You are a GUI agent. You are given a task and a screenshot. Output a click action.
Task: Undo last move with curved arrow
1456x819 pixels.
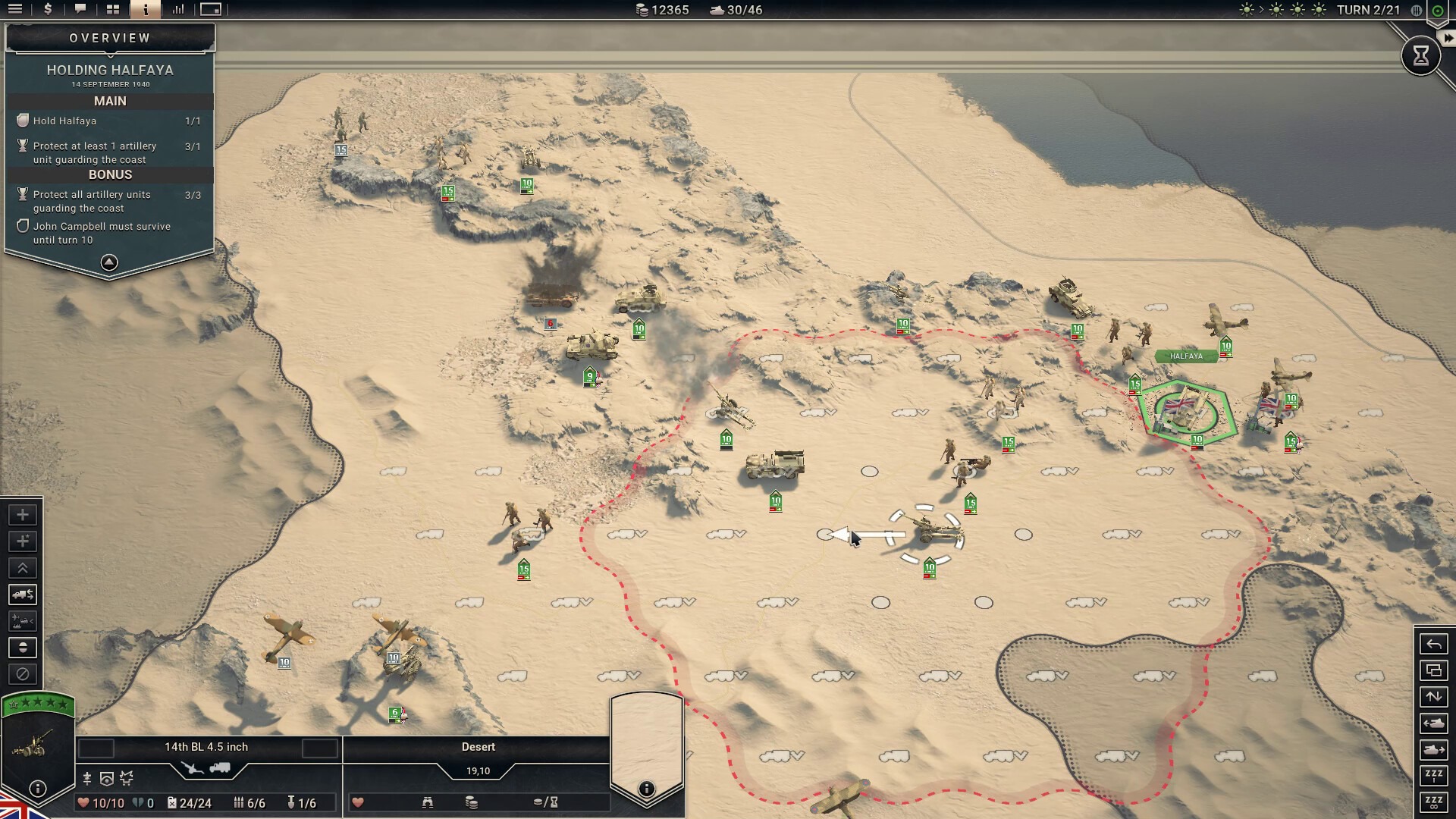(x=1433, y=645)
